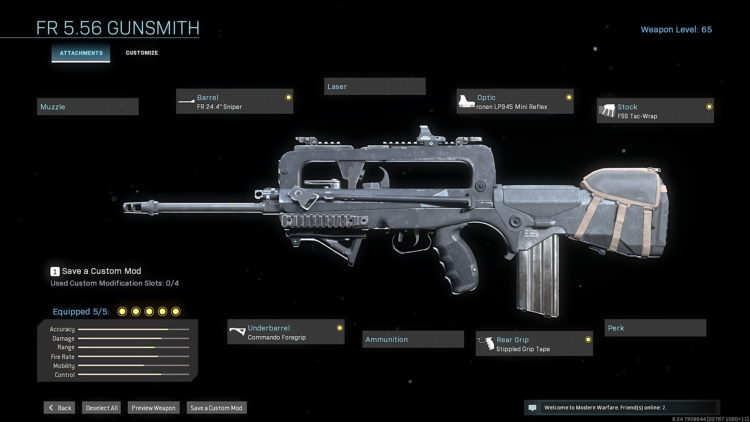Open the Underbarrel slot with Commando Foregrip

coord(285,332)
